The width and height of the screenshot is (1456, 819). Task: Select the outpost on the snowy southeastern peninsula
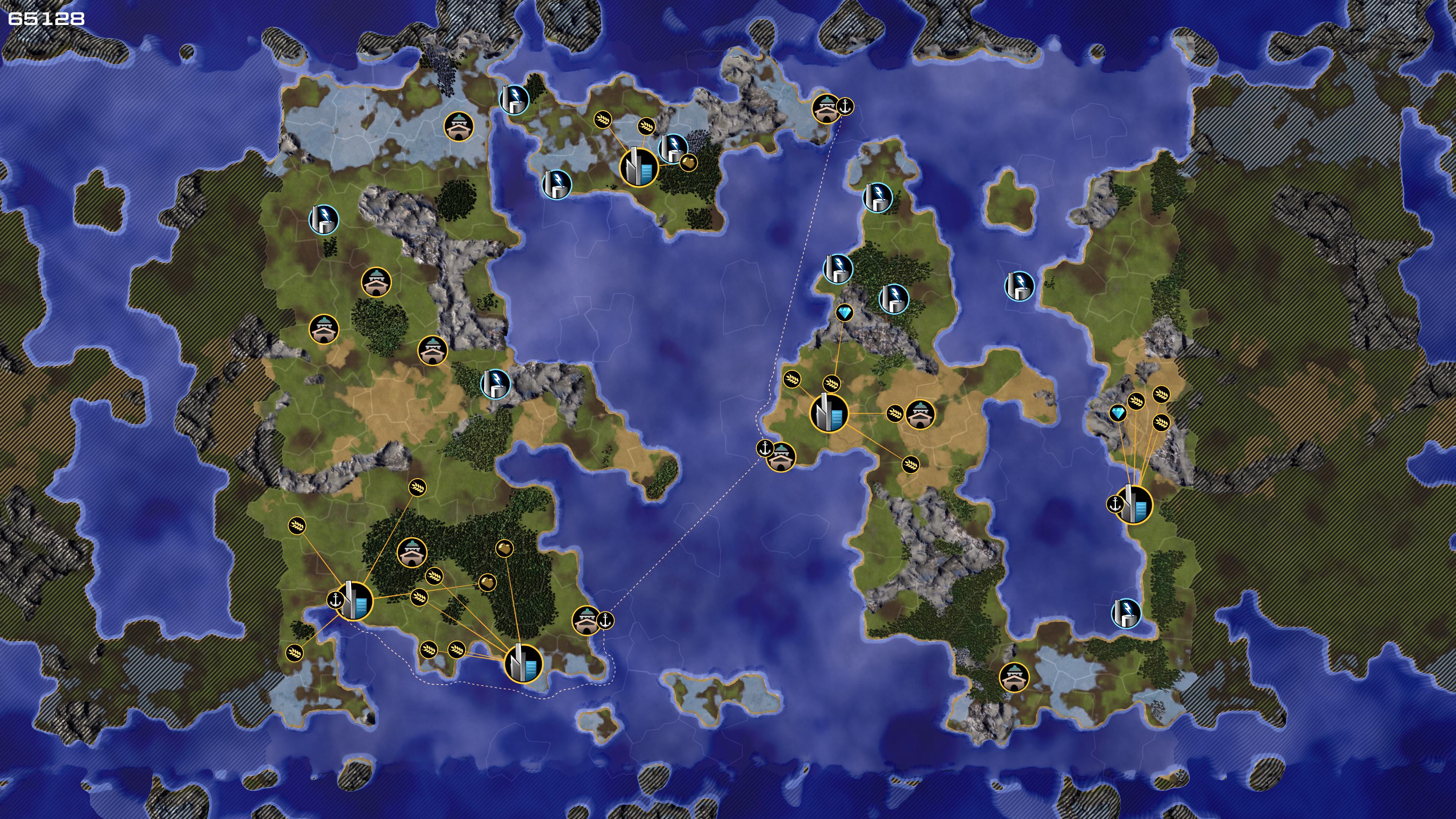point(1014,677)
